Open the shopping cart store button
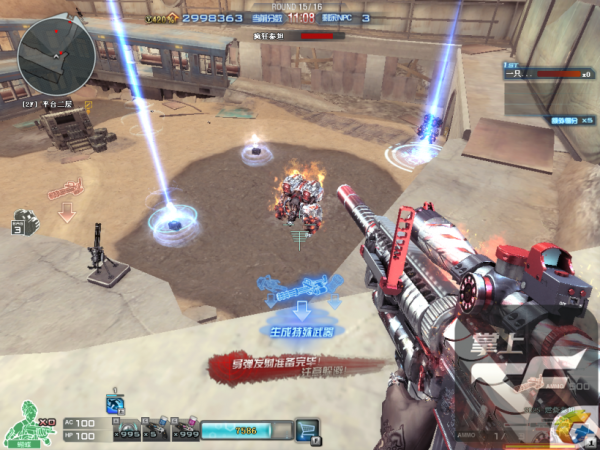The width and height of the screenshot is (600, 450). tap(308, 430)
